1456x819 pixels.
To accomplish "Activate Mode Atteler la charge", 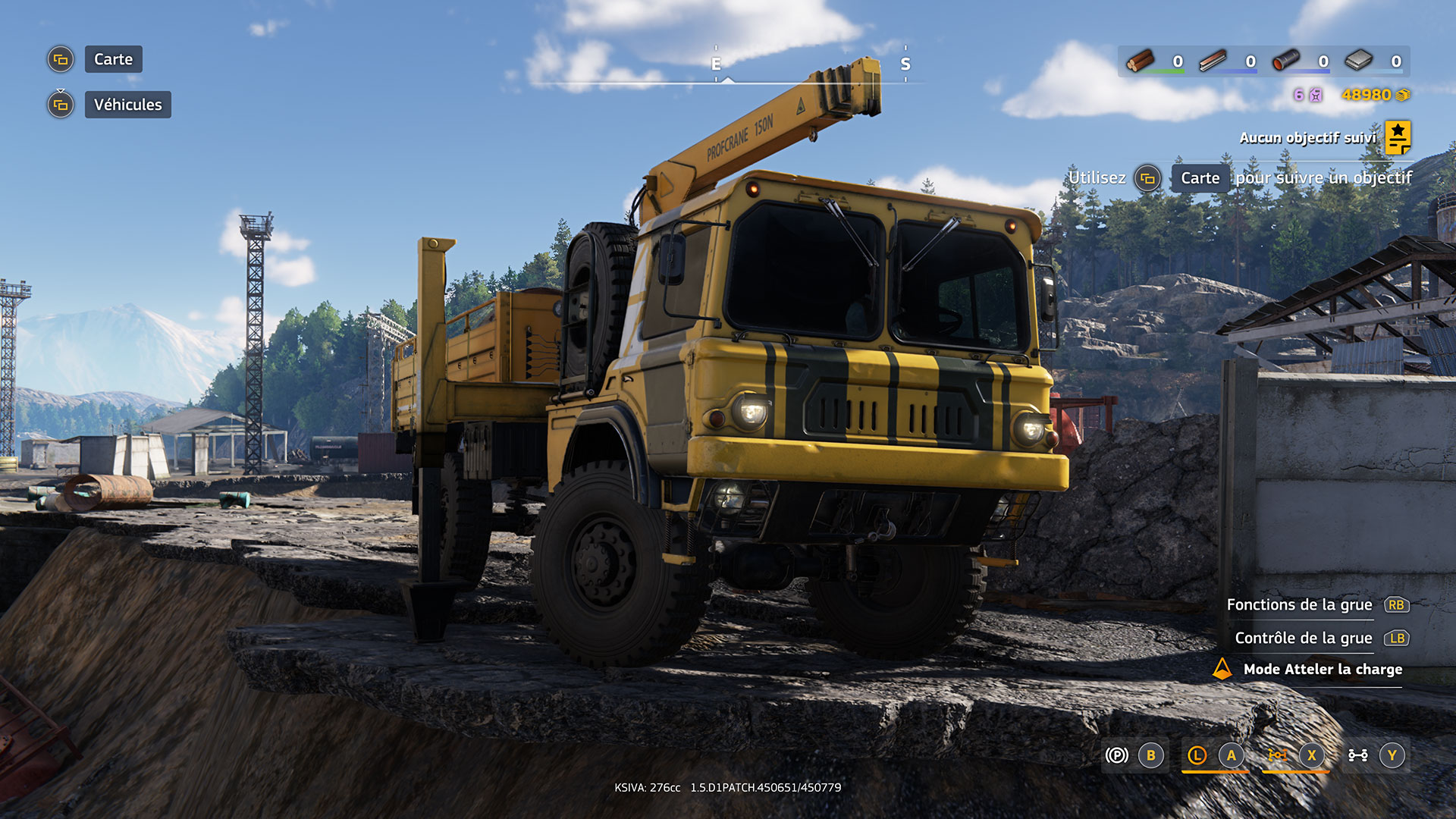I will point(1322,669).
